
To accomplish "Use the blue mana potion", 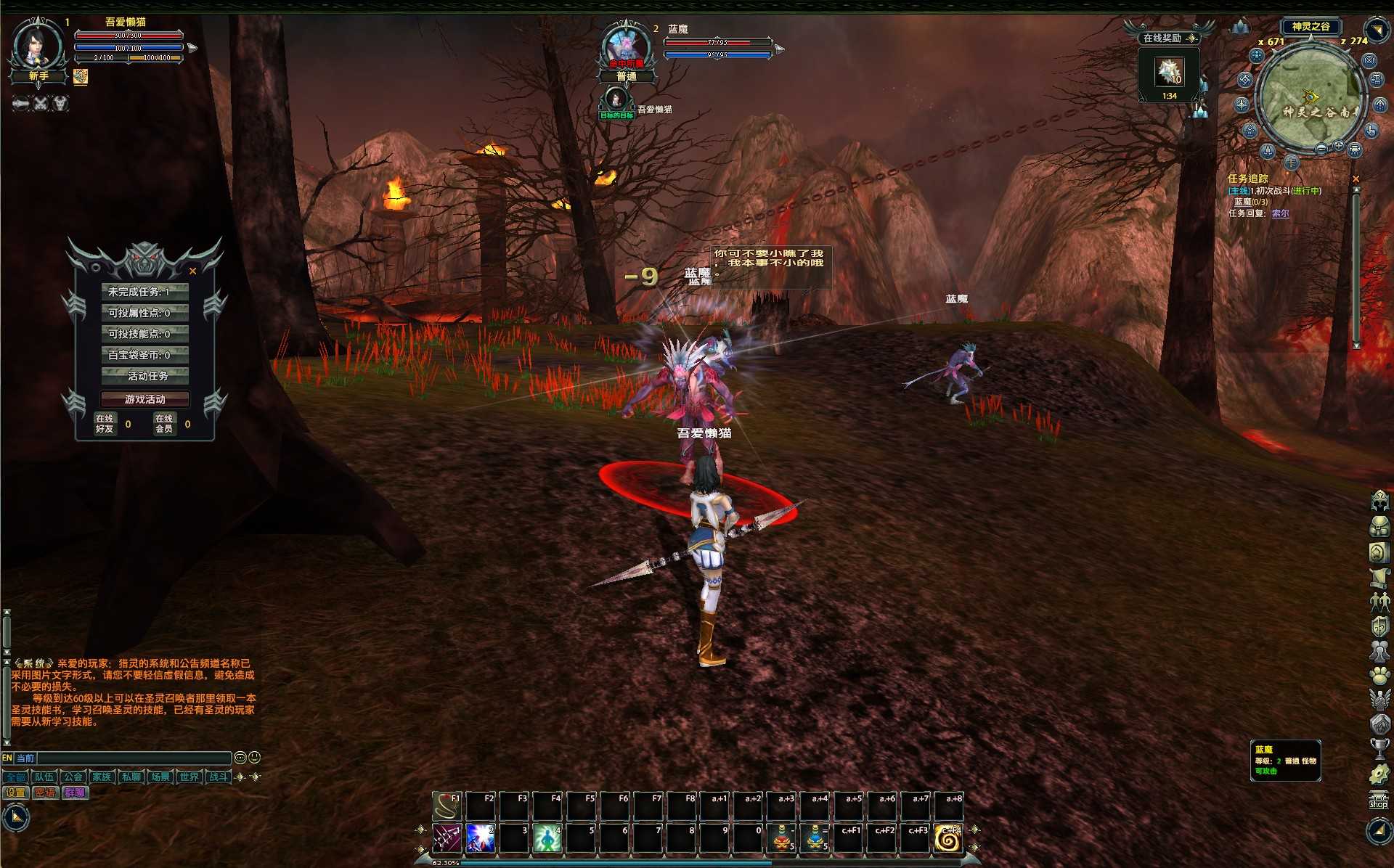I will pyautogui.click(x=815, y=839).
